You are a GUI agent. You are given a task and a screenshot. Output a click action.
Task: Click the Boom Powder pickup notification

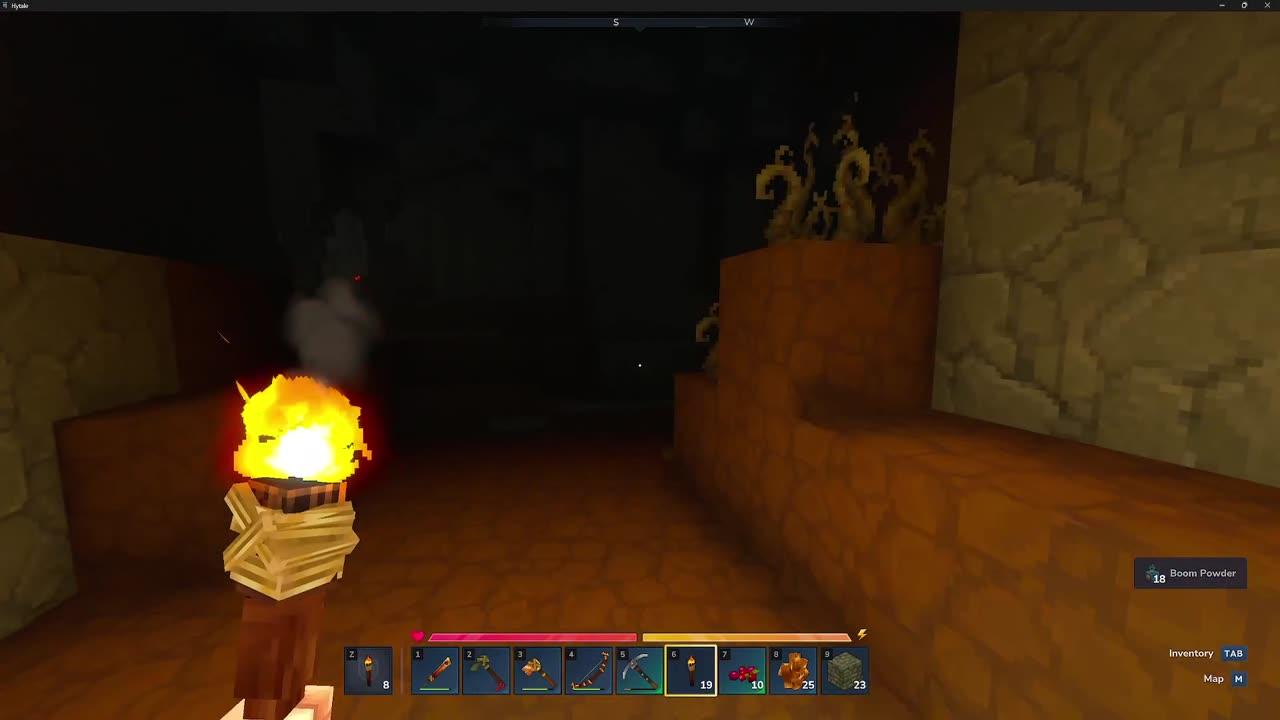1190,573
